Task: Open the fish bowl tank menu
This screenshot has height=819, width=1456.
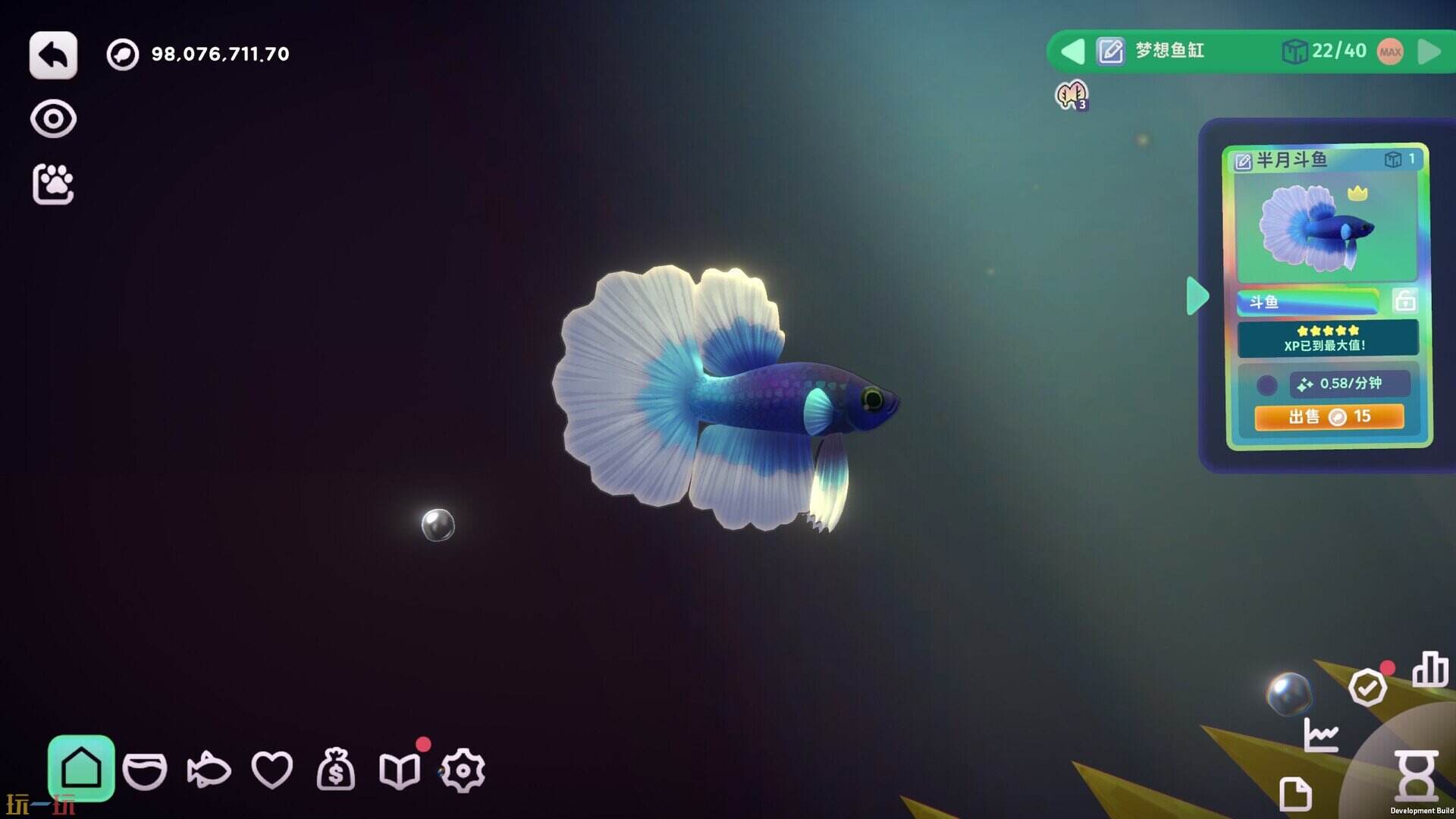Action: [x=144, y=771]
